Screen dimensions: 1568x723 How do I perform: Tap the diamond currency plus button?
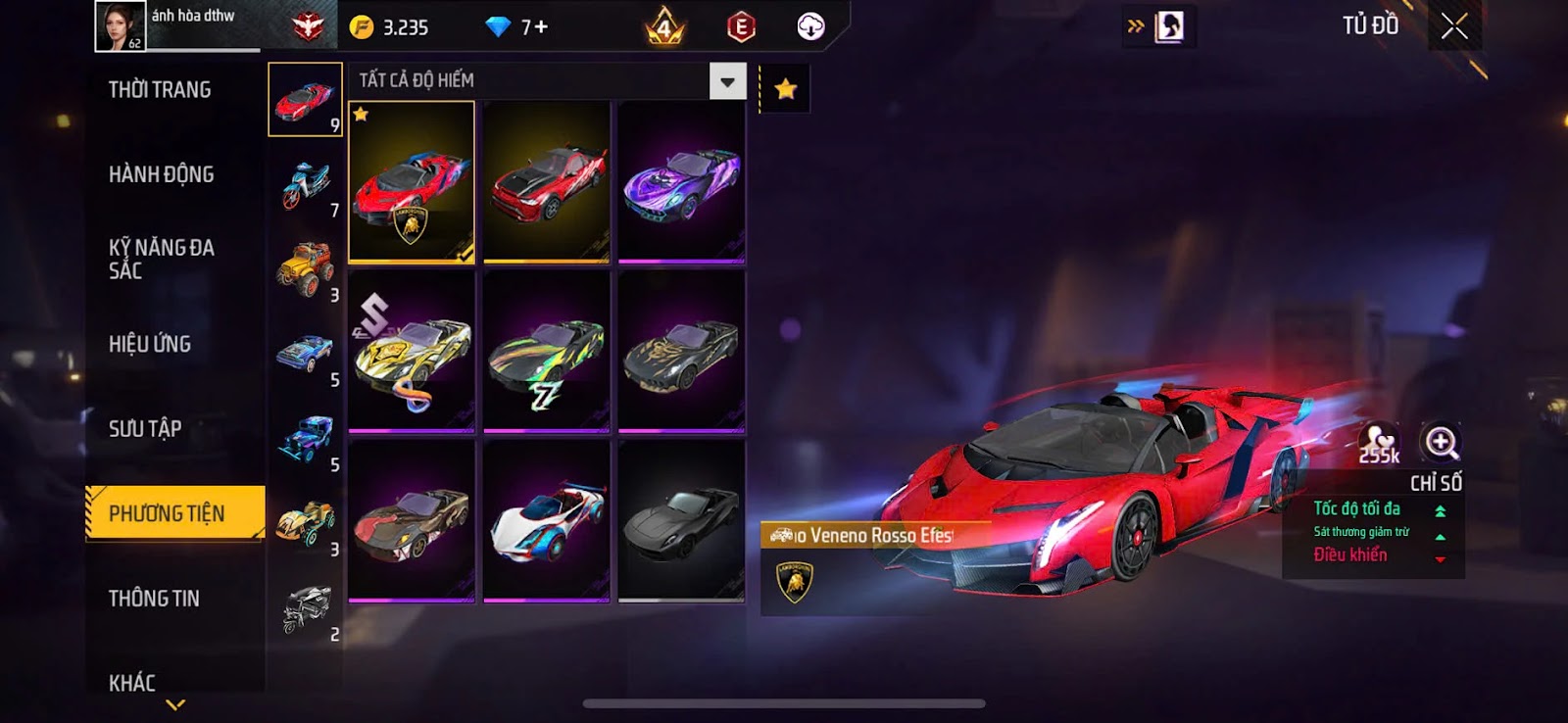pos(540,27)
